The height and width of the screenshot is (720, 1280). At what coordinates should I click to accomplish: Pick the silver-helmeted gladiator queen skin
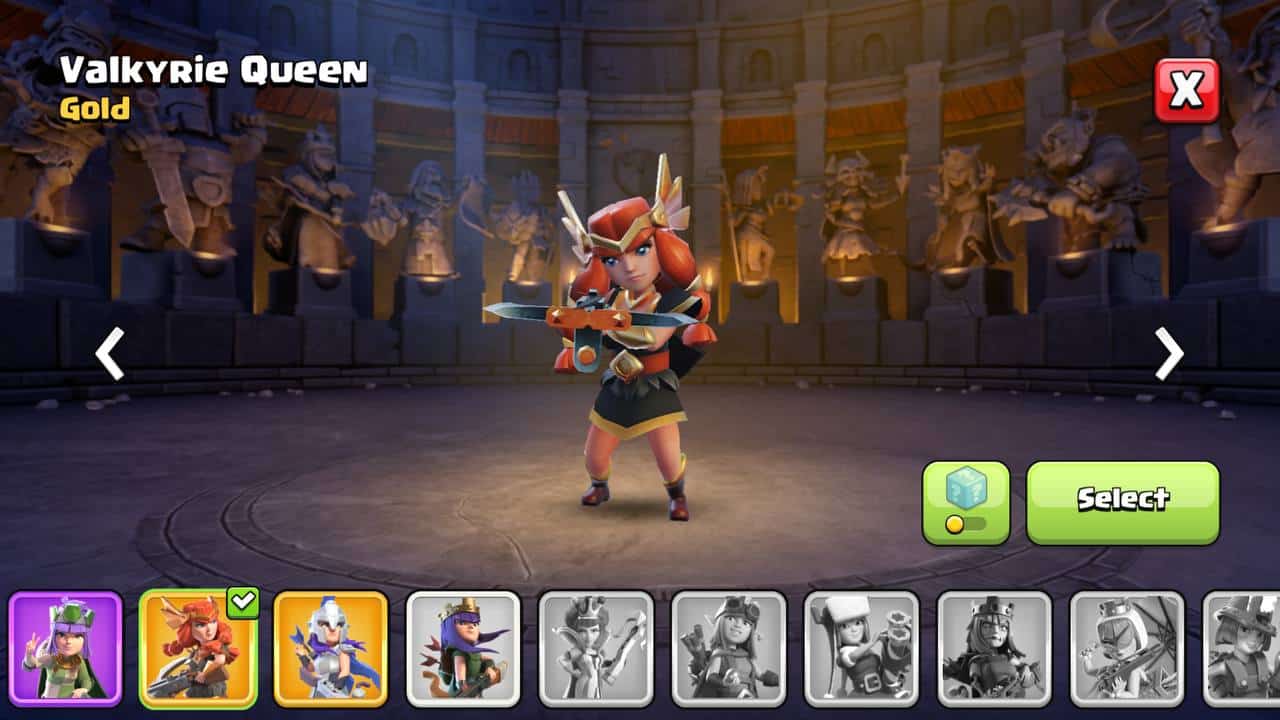click(x=331, y=649)
